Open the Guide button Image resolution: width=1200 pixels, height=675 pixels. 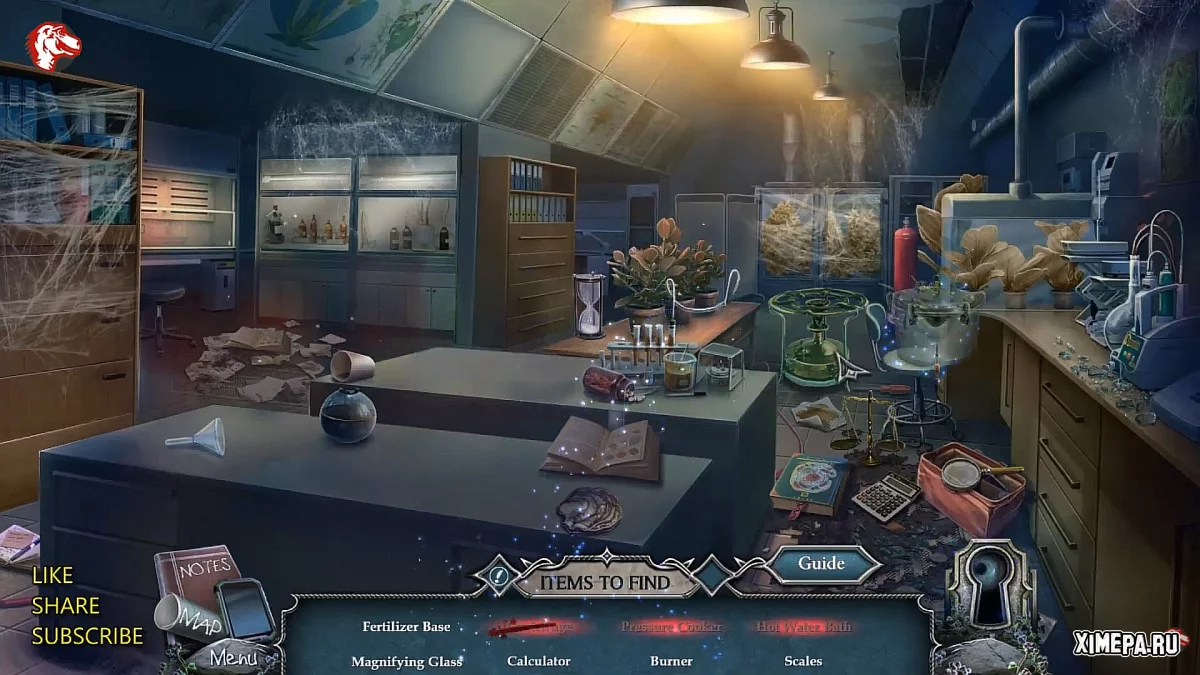tap(821, 564)
